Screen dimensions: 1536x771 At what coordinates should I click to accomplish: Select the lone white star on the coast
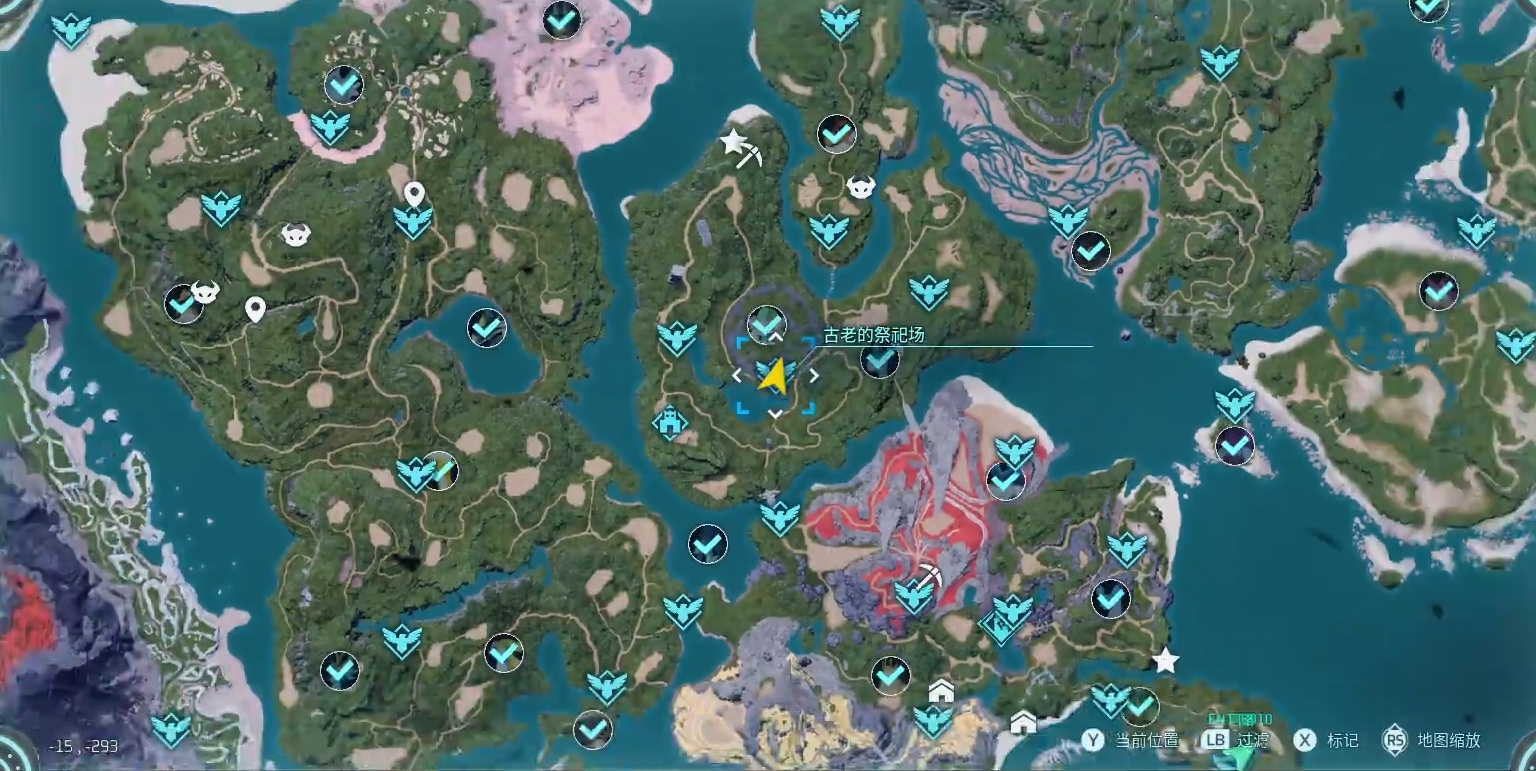(x=1165, y=661)
